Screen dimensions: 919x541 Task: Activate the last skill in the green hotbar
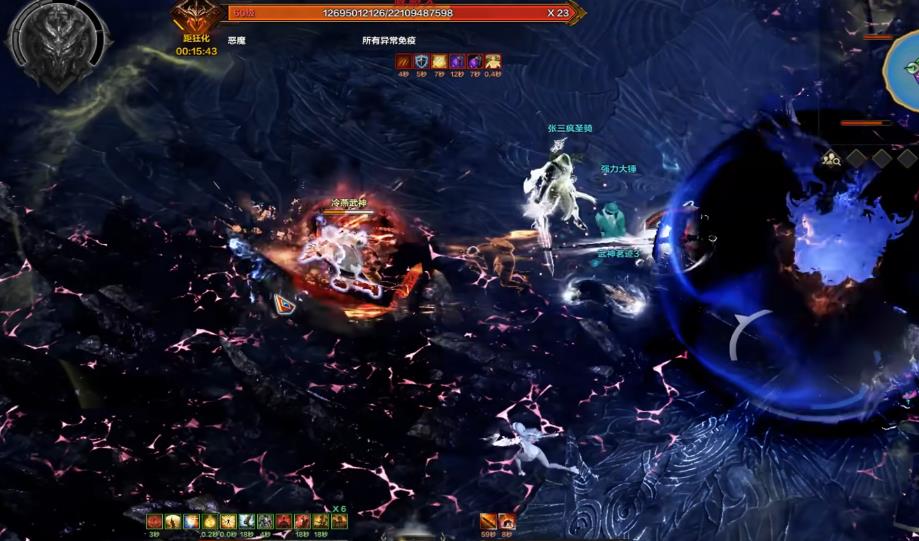339,521
